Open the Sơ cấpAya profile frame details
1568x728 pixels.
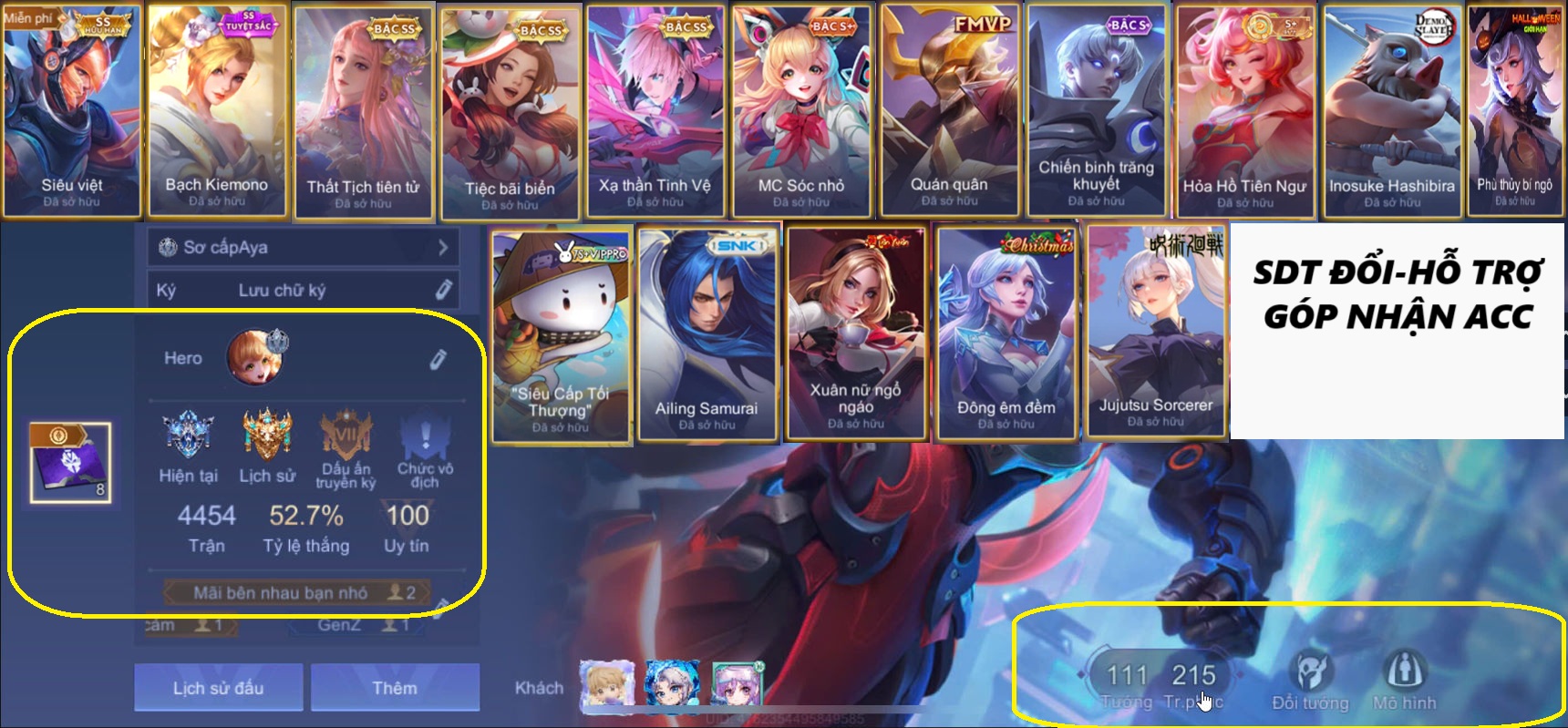(301, 246)
